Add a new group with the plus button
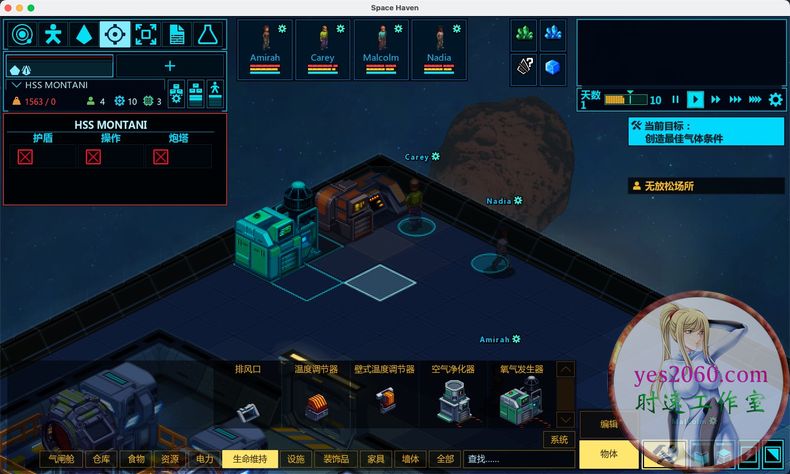Viewport: 790px width, 474px height. click(170, 66)
